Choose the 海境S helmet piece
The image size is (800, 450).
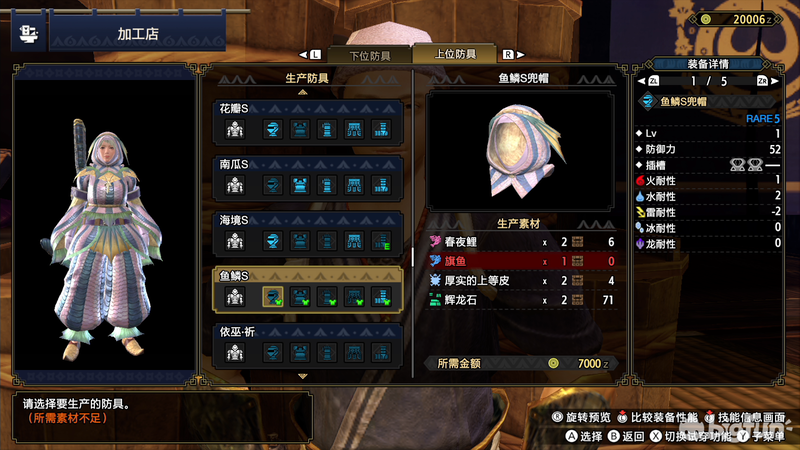tap(272, 240)
